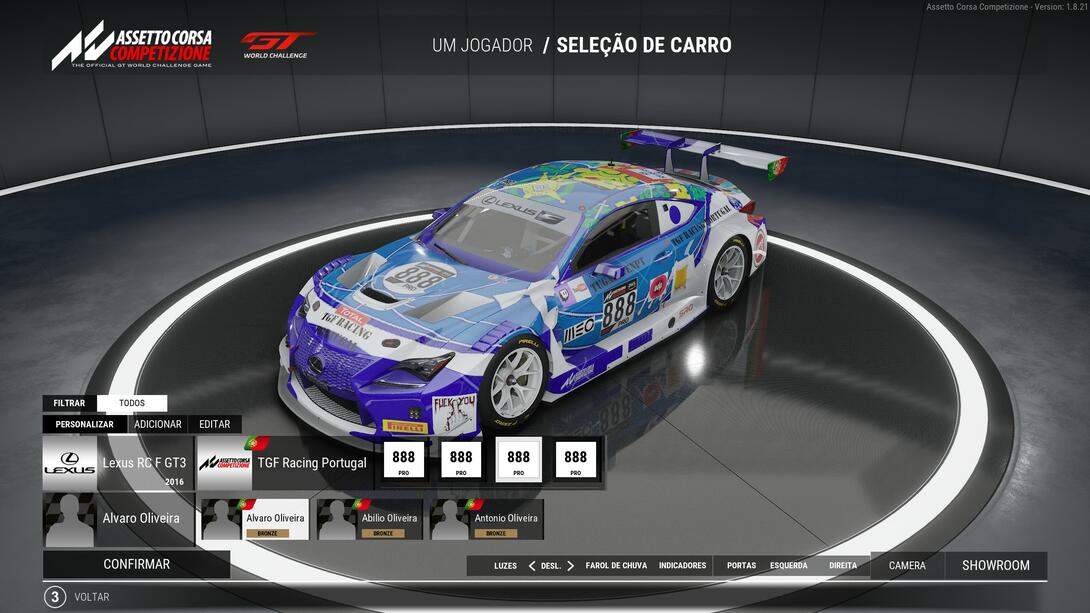Pick driver Antonio Oliveira's card
Image resolution: width=1090 pixels, height=613 pixels.
pos(486,520)
